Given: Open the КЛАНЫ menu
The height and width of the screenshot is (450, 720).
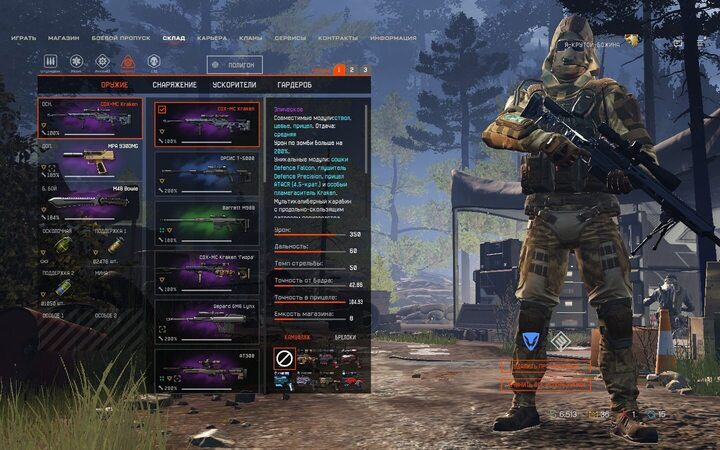Looking at the screenshot, I should [x=251, y=38].
